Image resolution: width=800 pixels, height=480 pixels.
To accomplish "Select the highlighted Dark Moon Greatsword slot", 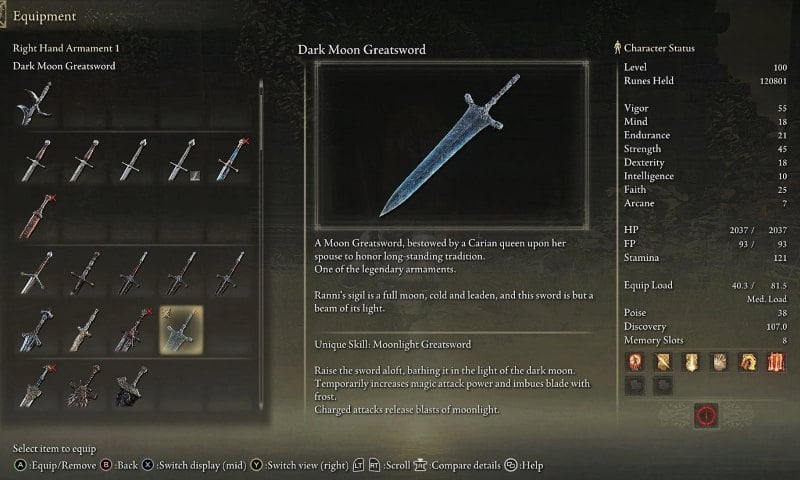I will [181, 329].
